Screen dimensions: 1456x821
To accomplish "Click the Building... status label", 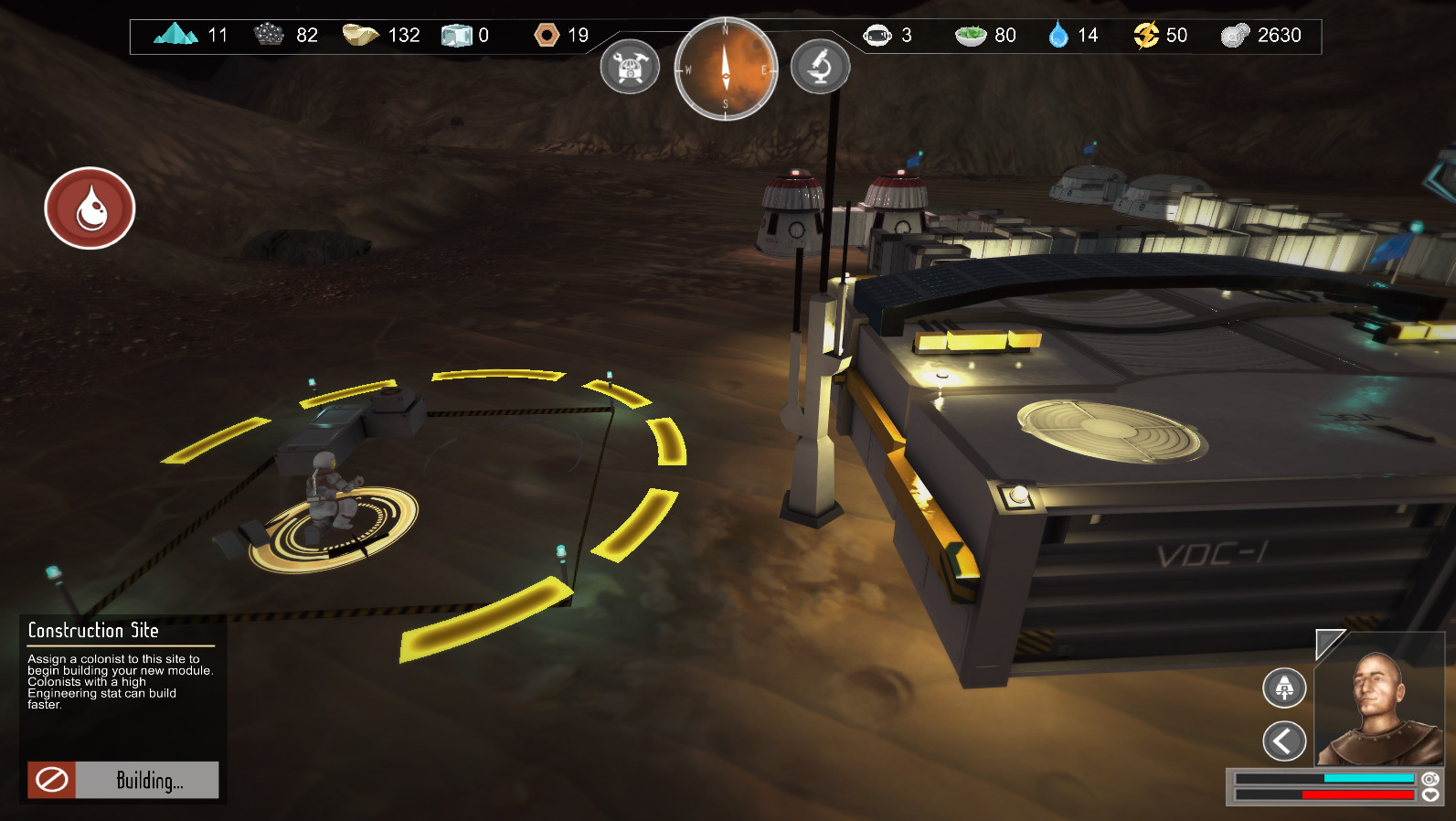I will tap(152, 780).
